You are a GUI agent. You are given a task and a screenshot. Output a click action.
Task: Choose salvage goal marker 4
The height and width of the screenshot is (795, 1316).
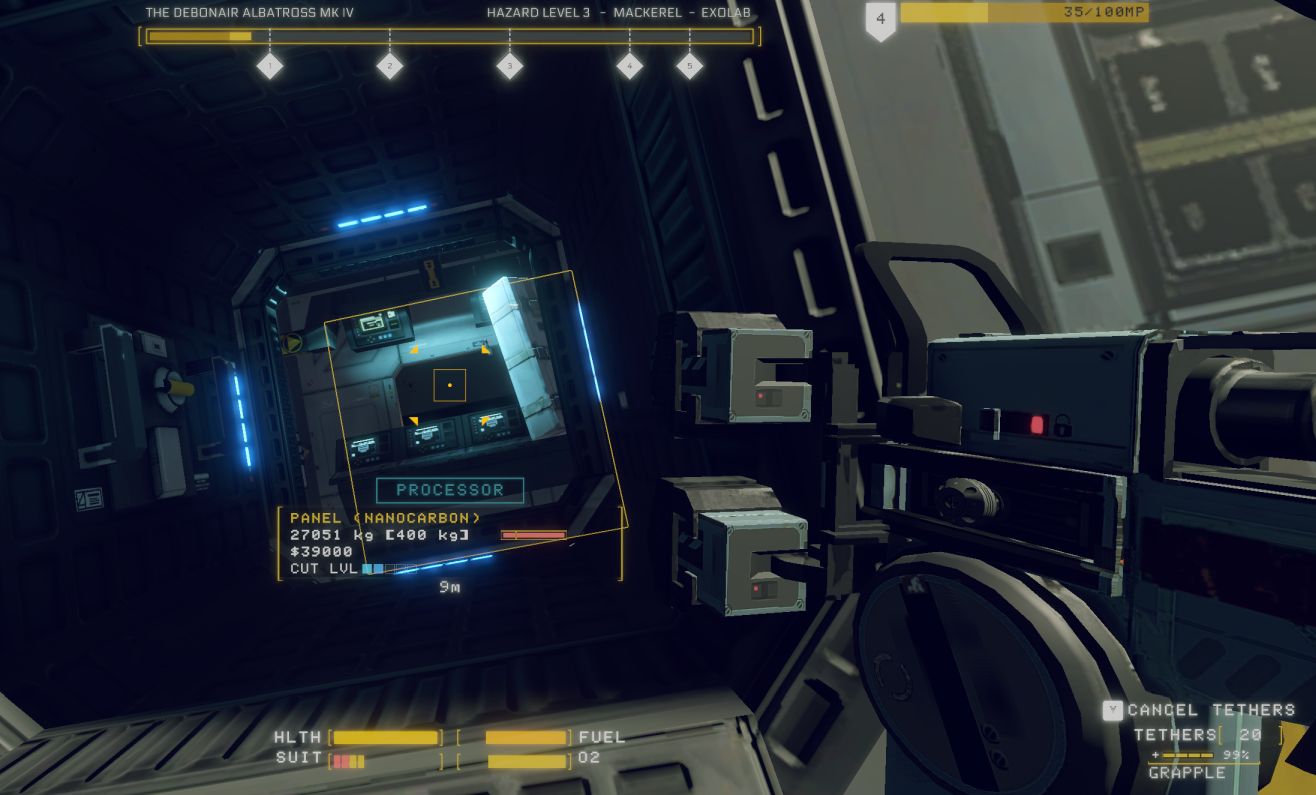[629, 67]
